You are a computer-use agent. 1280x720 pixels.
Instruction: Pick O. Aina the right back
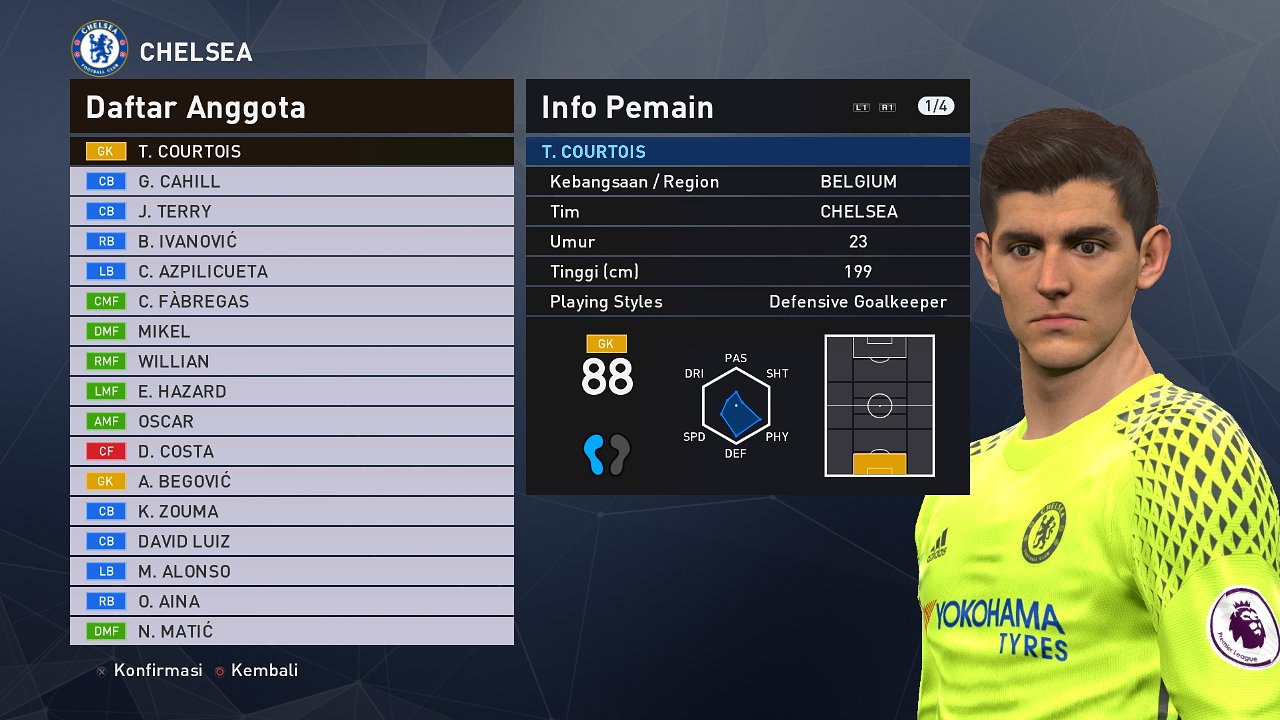(291, 602)
